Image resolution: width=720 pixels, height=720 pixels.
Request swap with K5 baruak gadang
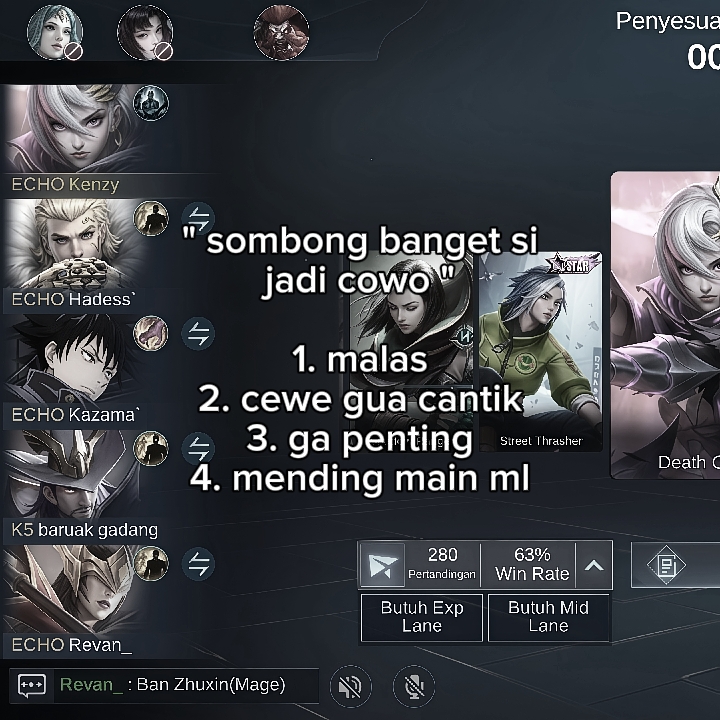click(x=199, y=448)
